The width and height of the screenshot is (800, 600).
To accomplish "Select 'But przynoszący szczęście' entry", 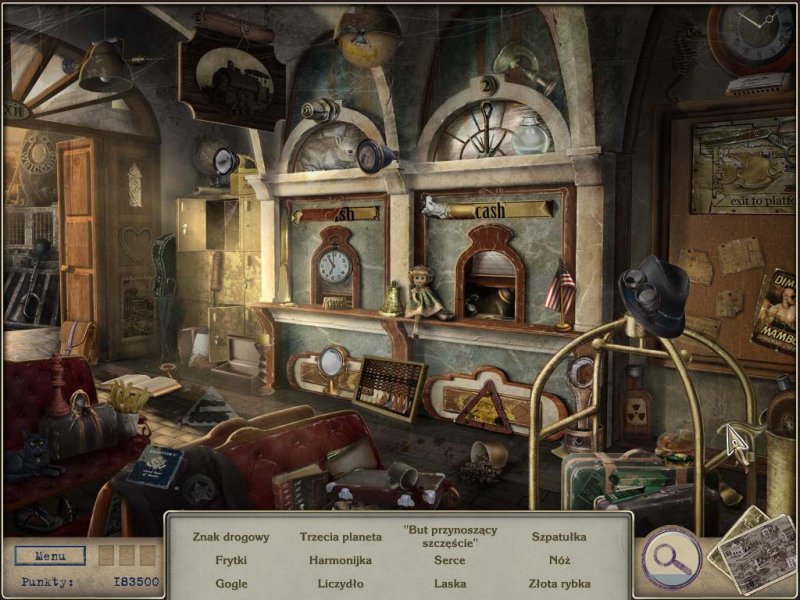I will (x=450, y=535).
